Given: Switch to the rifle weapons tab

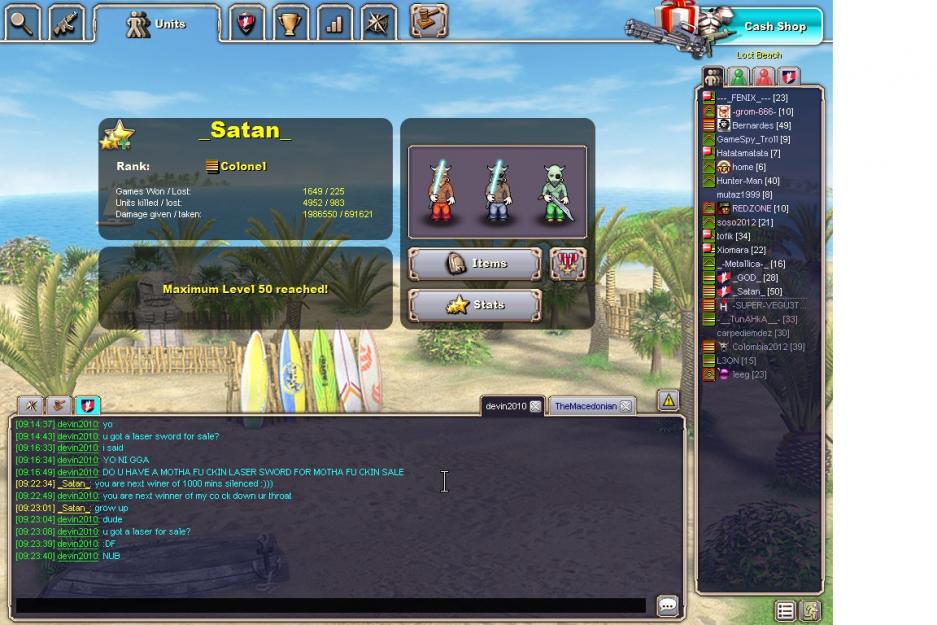Looking at the screenshot, I should 66,23.
